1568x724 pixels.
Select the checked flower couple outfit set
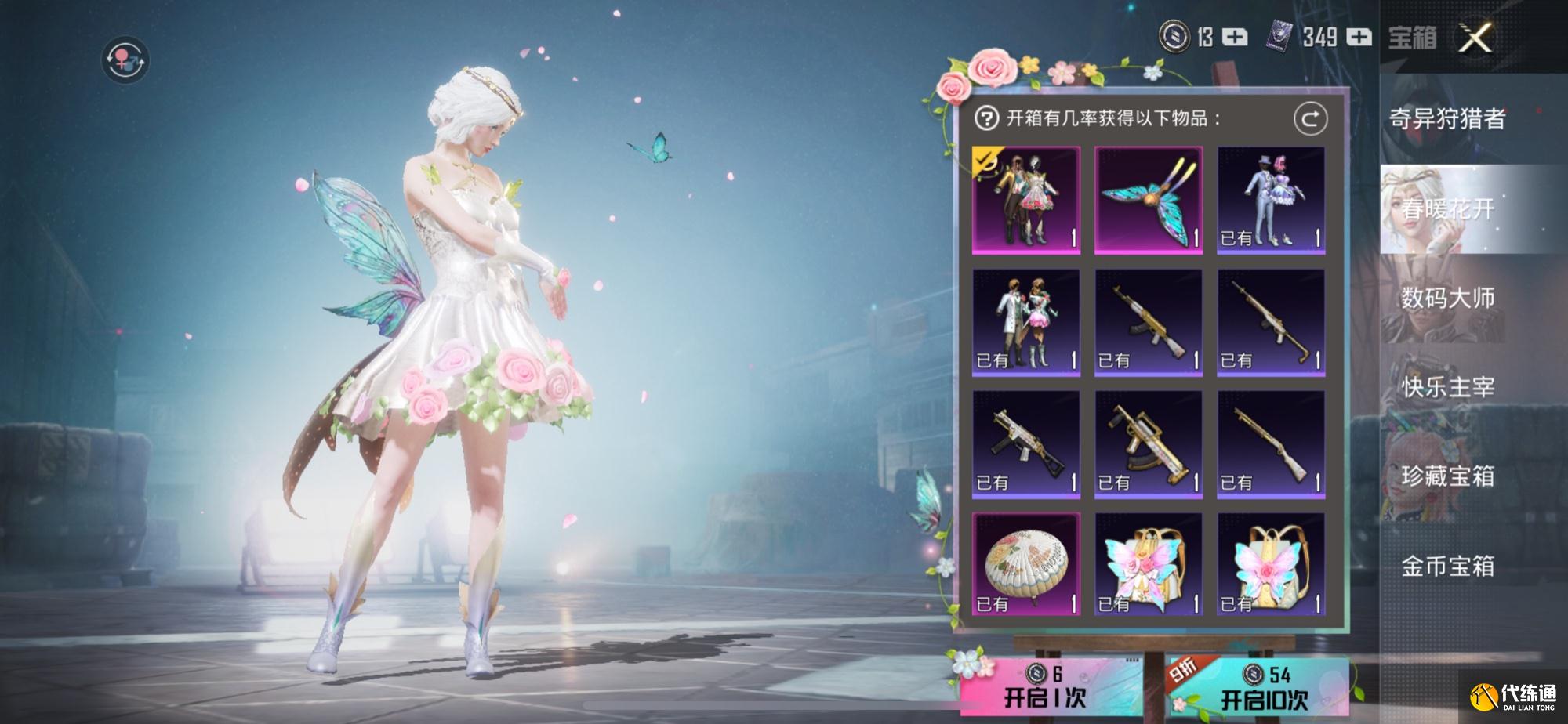(1026, 201)
